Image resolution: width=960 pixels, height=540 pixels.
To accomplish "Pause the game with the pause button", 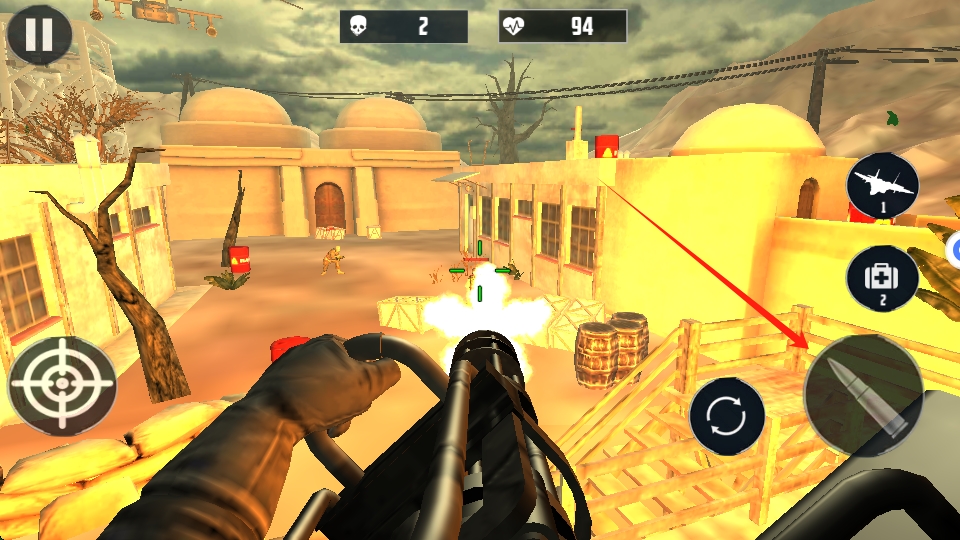I will (39, 35).
